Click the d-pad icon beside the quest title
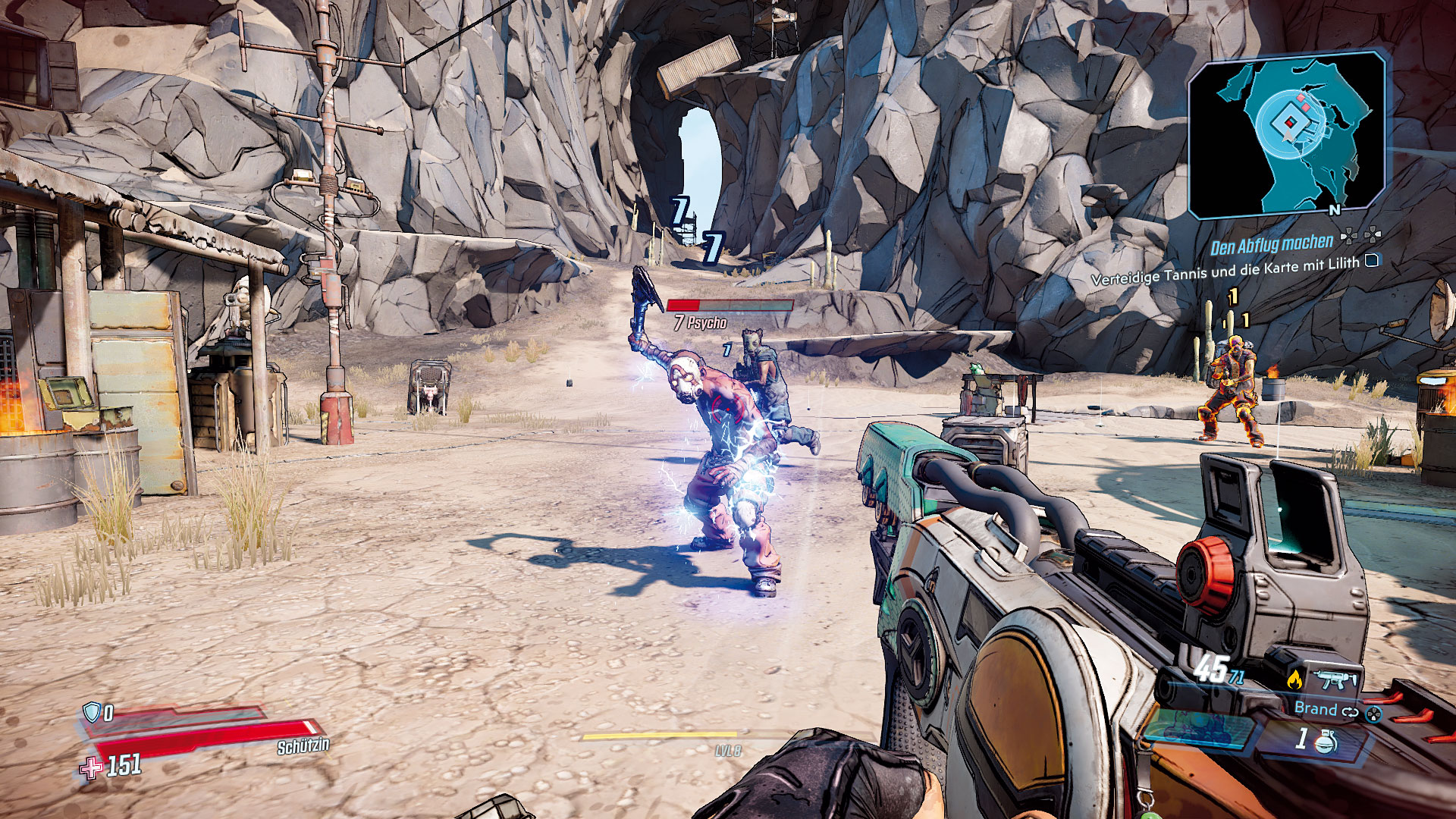 1349,236
